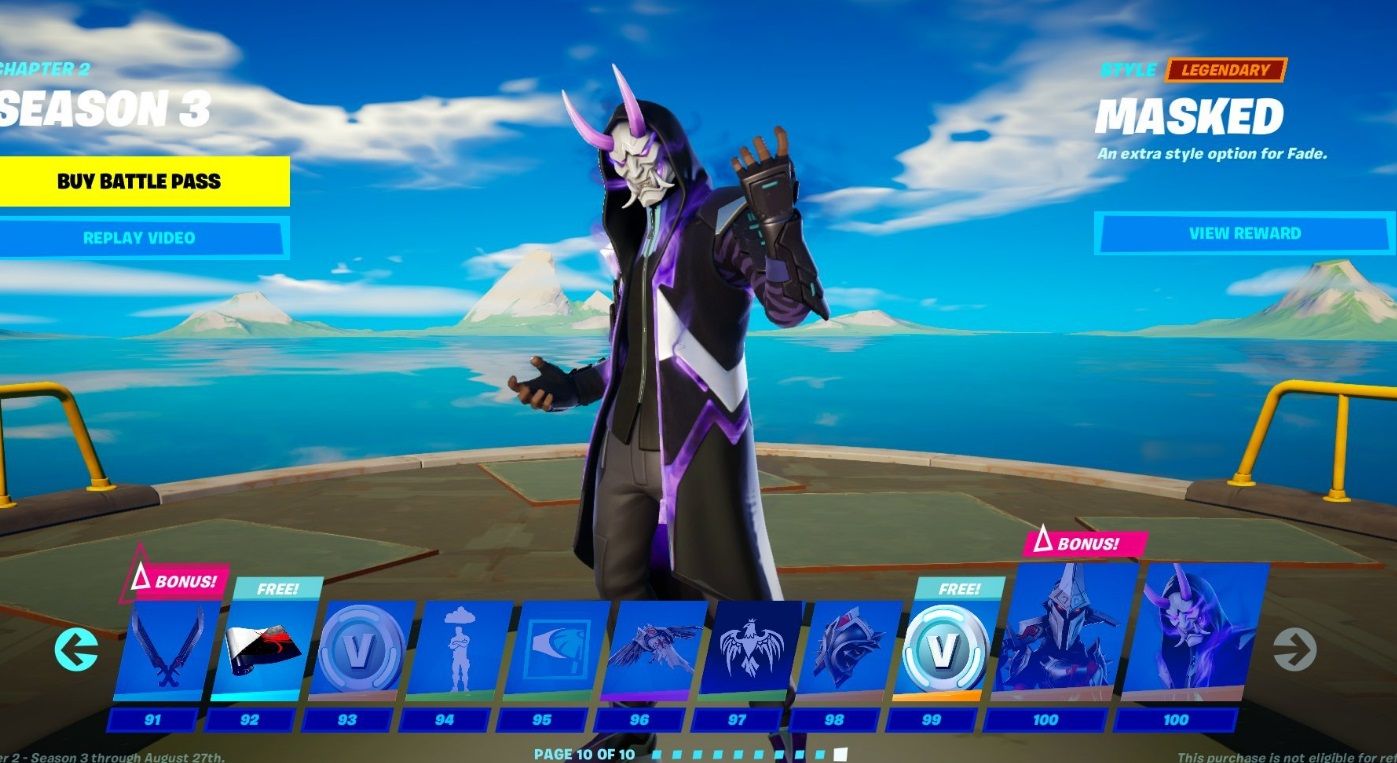The image size is (1397, 763).
Task: Select the Masked Fade style at the final tier
Action: click(1177, 640)
